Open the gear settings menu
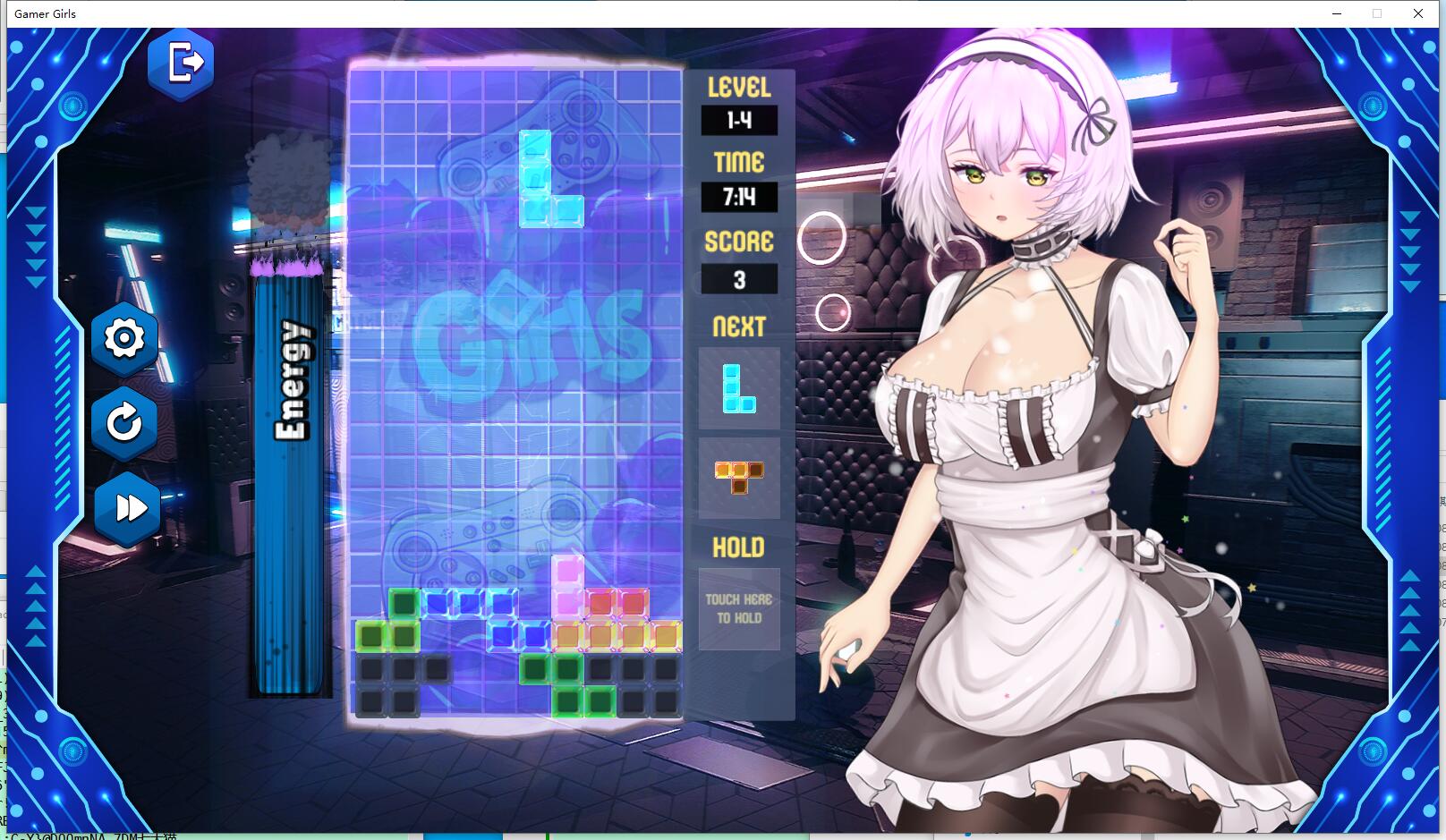The height and width of the screenshot is (840, 1446). click(124, 338)
